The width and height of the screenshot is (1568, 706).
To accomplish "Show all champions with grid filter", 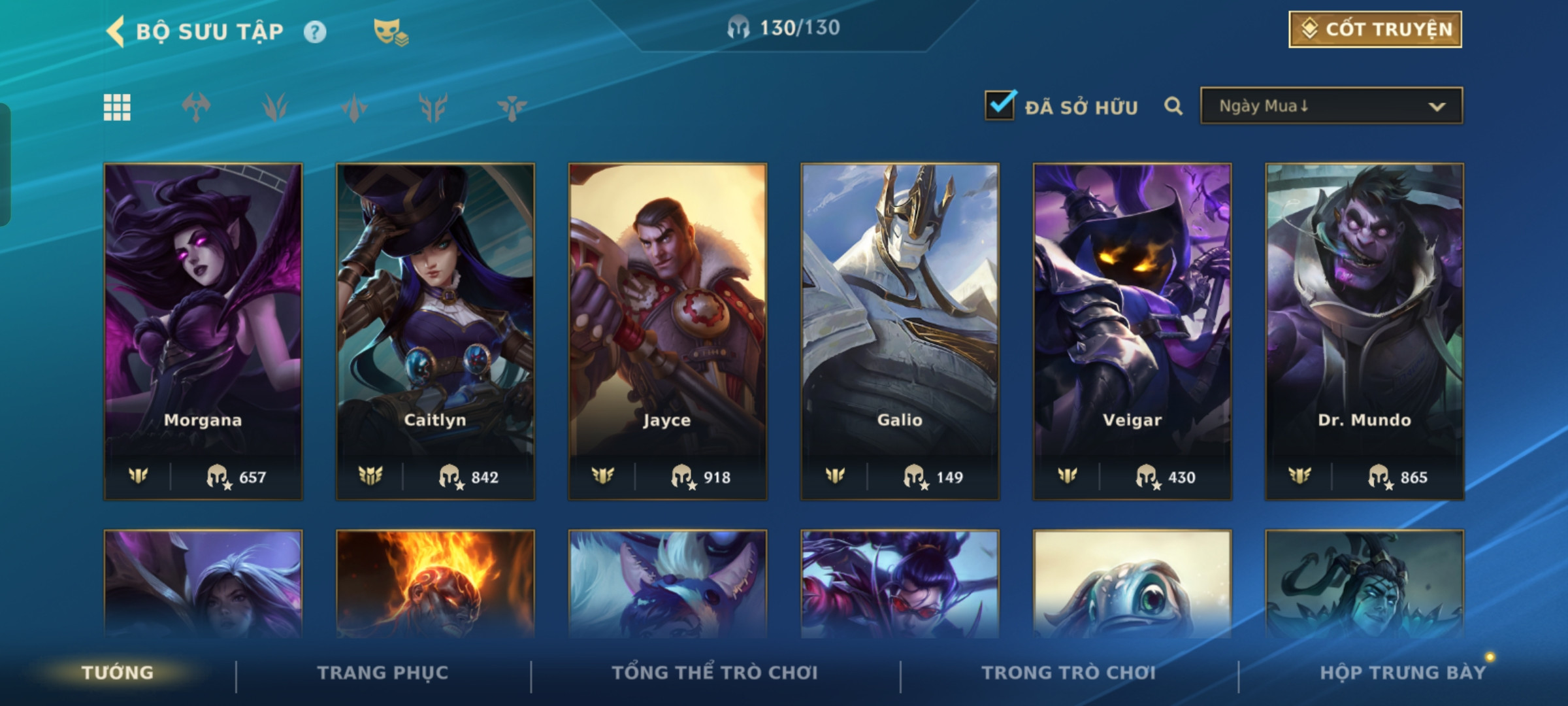I will [117, 107].
